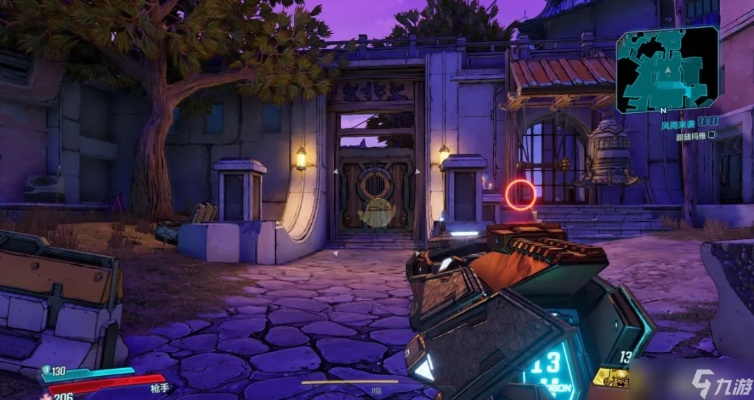Open the minimap in the corner
Viewport: 754px width, 400px height.
(666, 68)
